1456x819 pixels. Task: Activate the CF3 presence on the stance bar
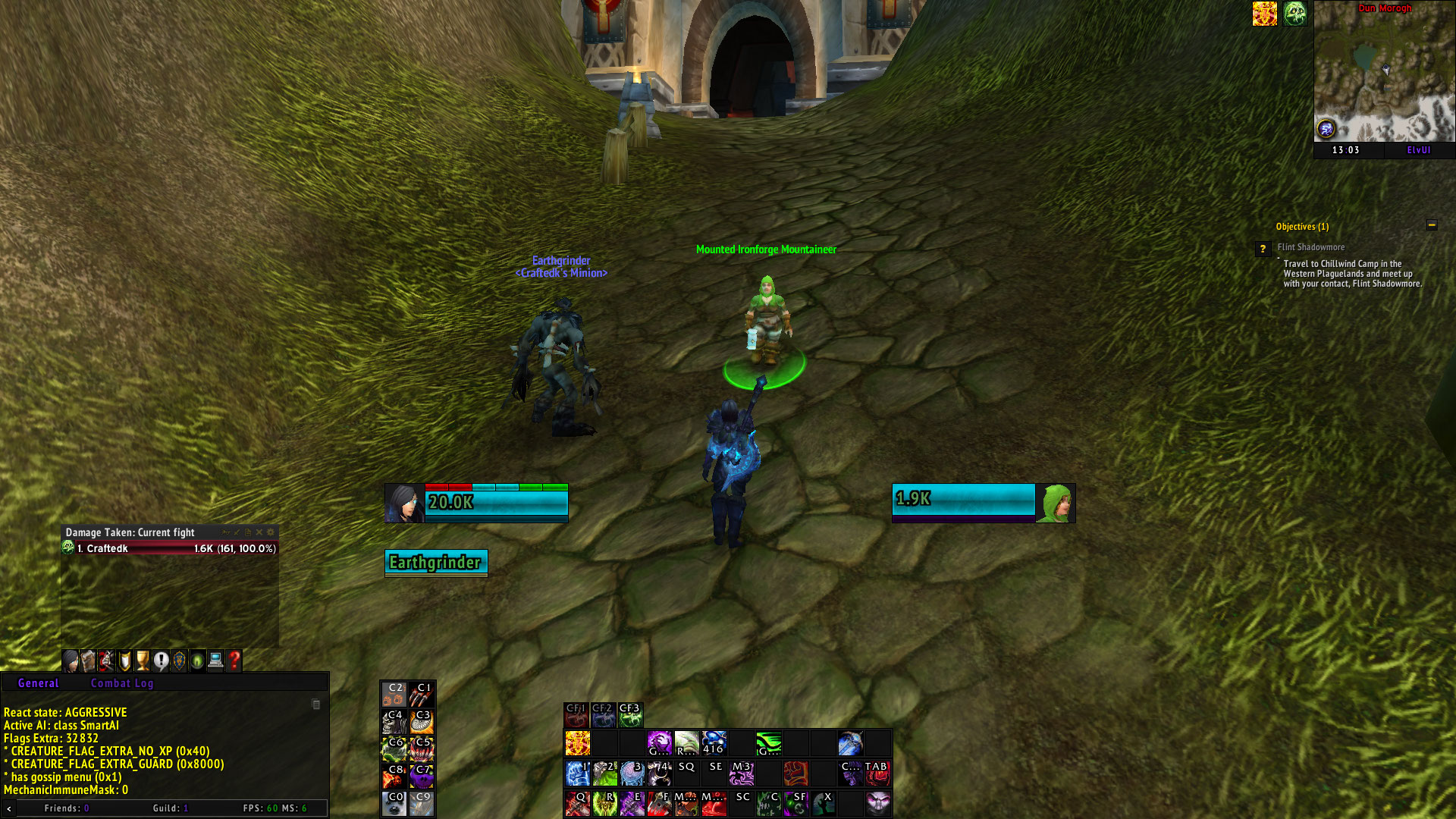point(629,714)
